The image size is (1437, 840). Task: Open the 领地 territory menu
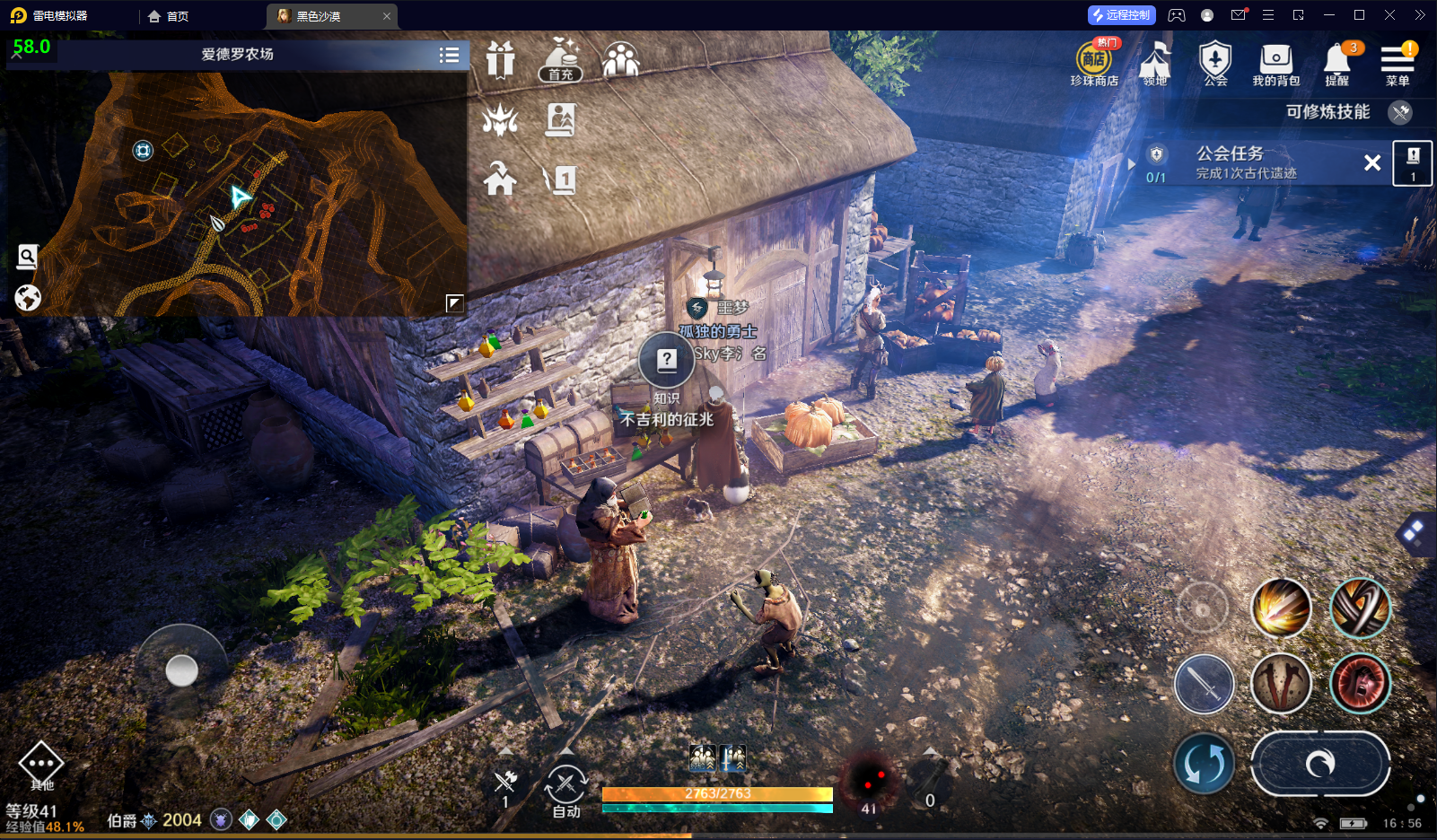tap(1155, 63)
